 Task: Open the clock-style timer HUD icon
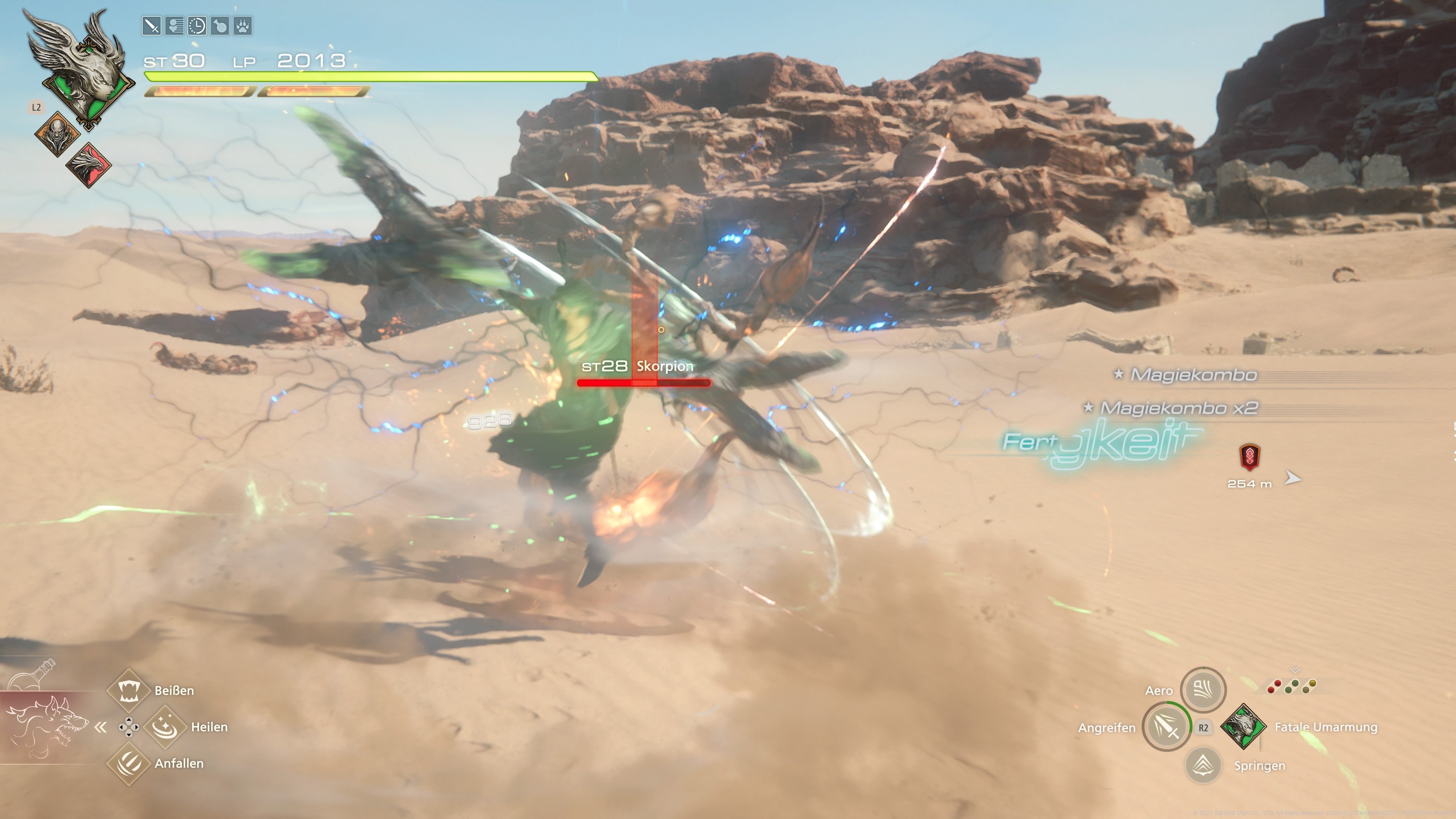[198, 26]
